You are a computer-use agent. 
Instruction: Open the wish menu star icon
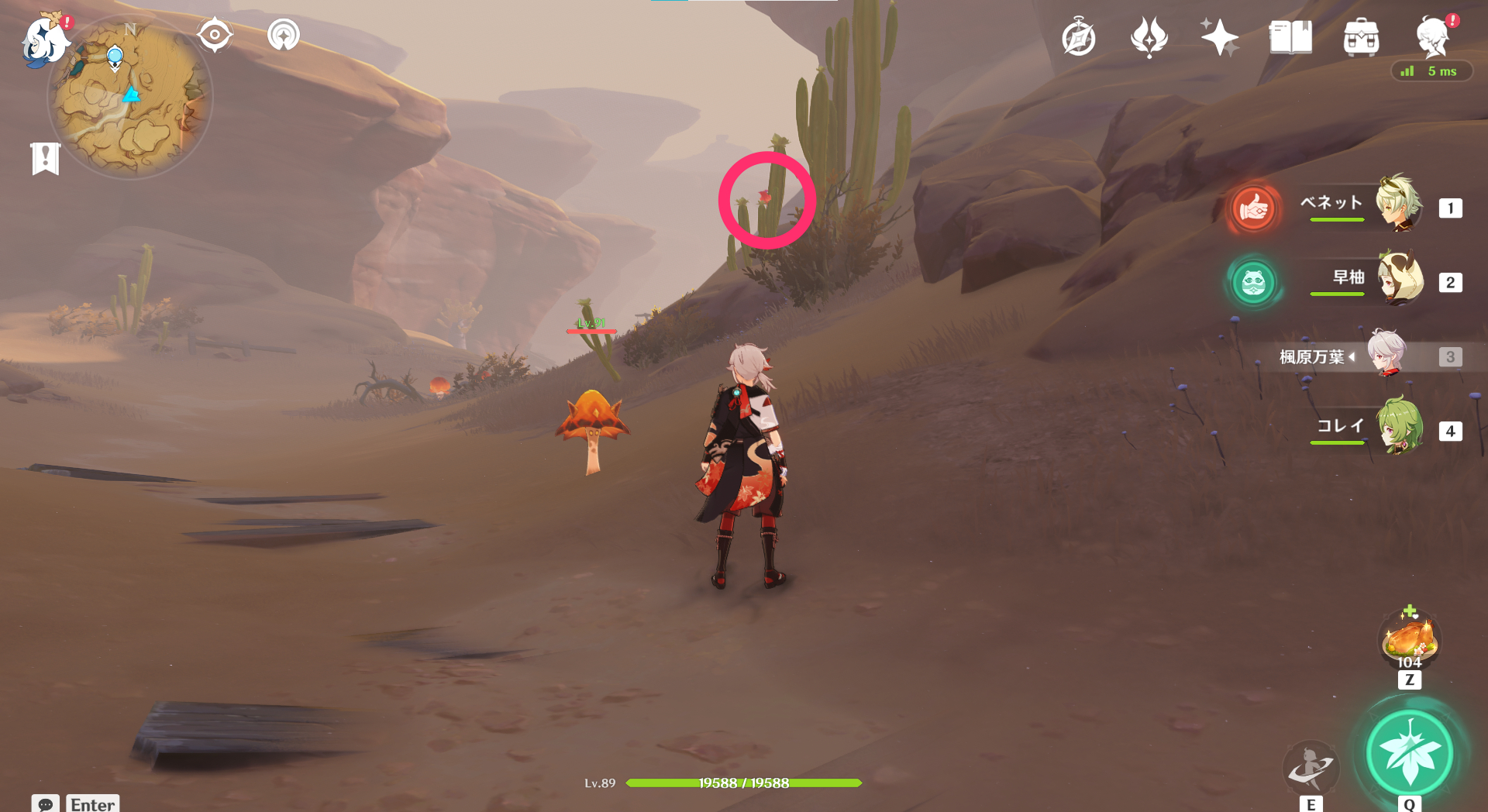1218,35
